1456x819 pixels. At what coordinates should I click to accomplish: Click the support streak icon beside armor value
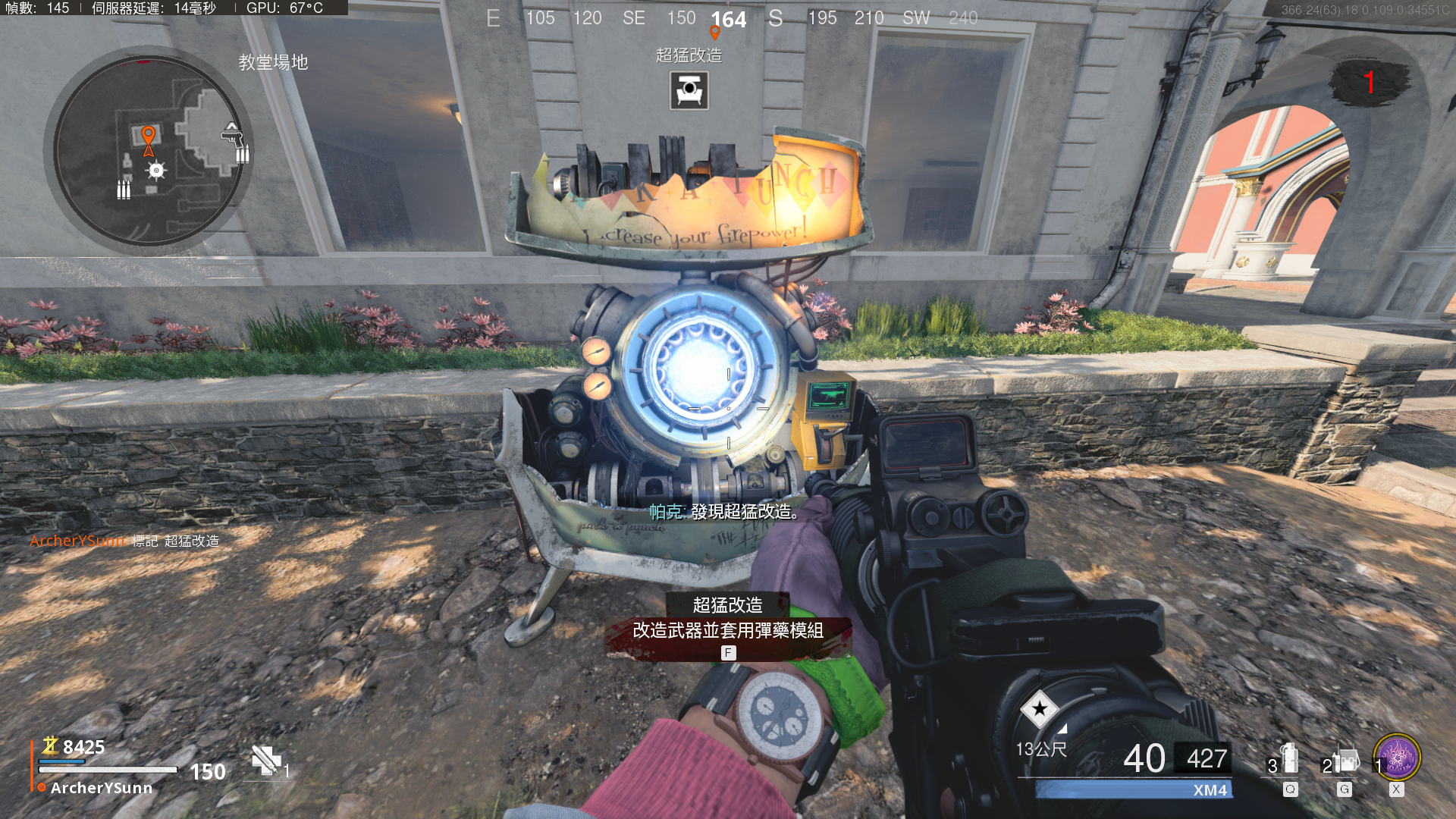click(266, 761)
